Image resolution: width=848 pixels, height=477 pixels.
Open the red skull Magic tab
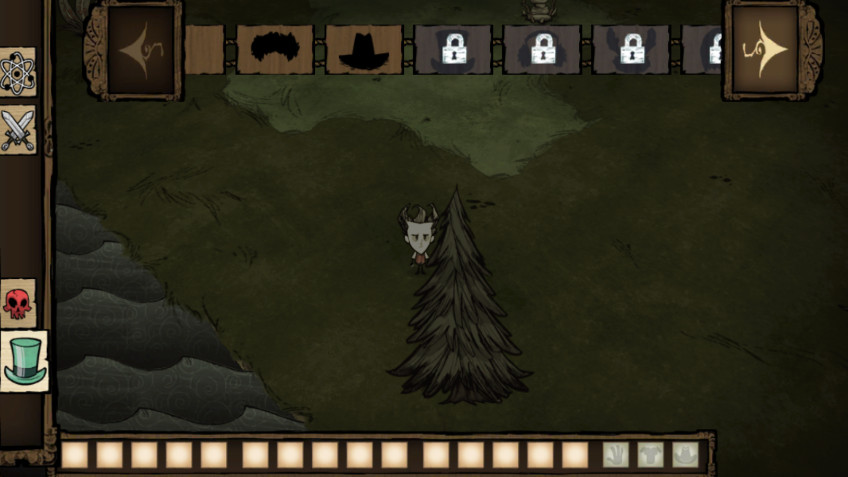[17, 303]
